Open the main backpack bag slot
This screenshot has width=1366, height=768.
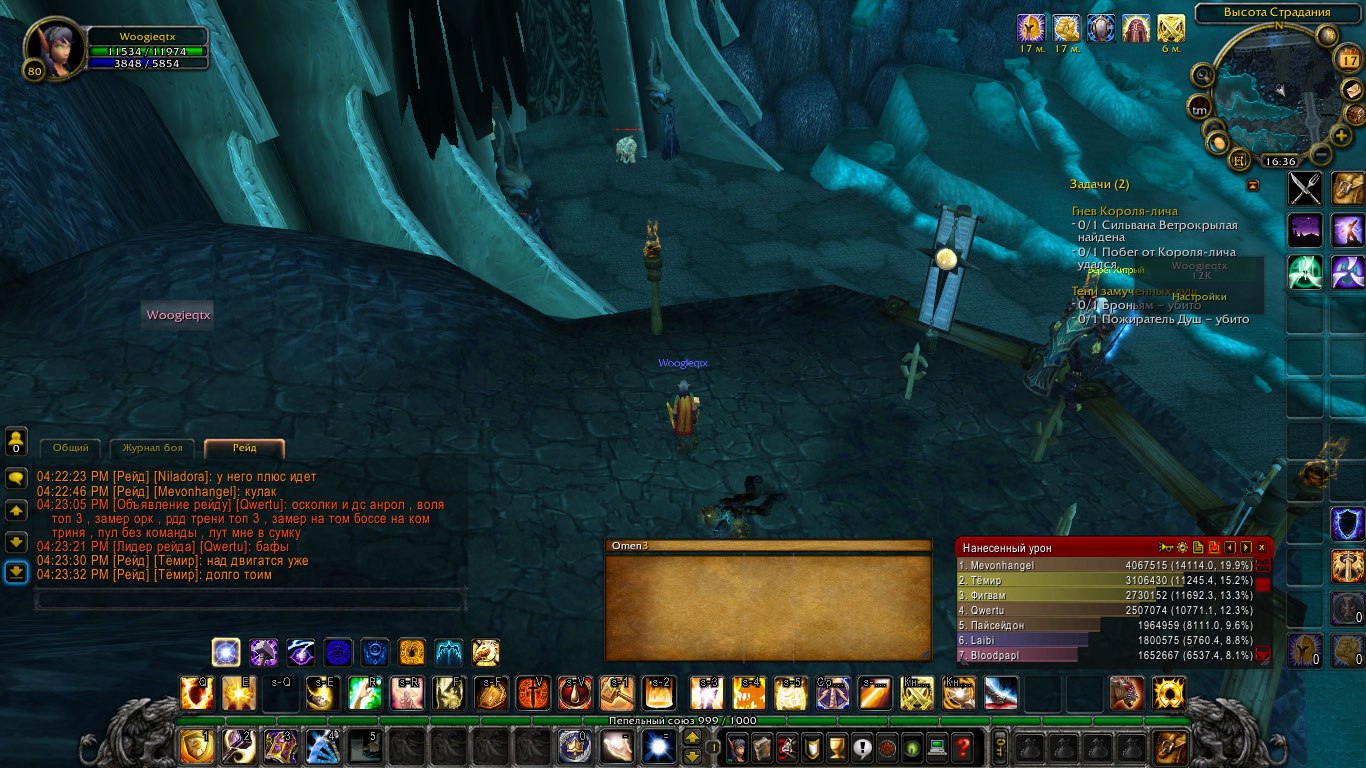(x=1171, y=746)
